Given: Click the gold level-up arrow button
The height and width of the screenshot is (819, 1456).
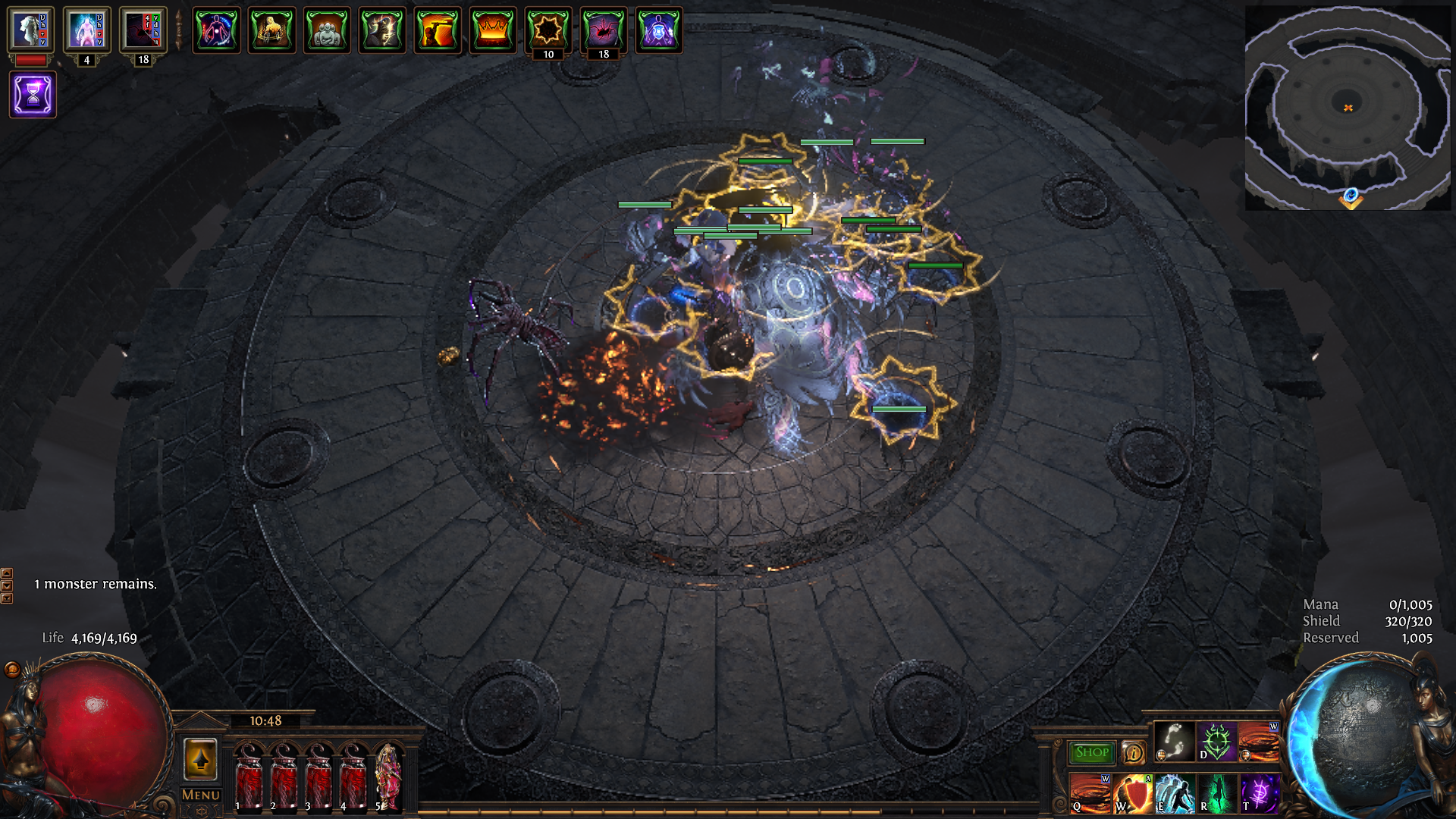Looking at the screenshot, I should 201,759.
